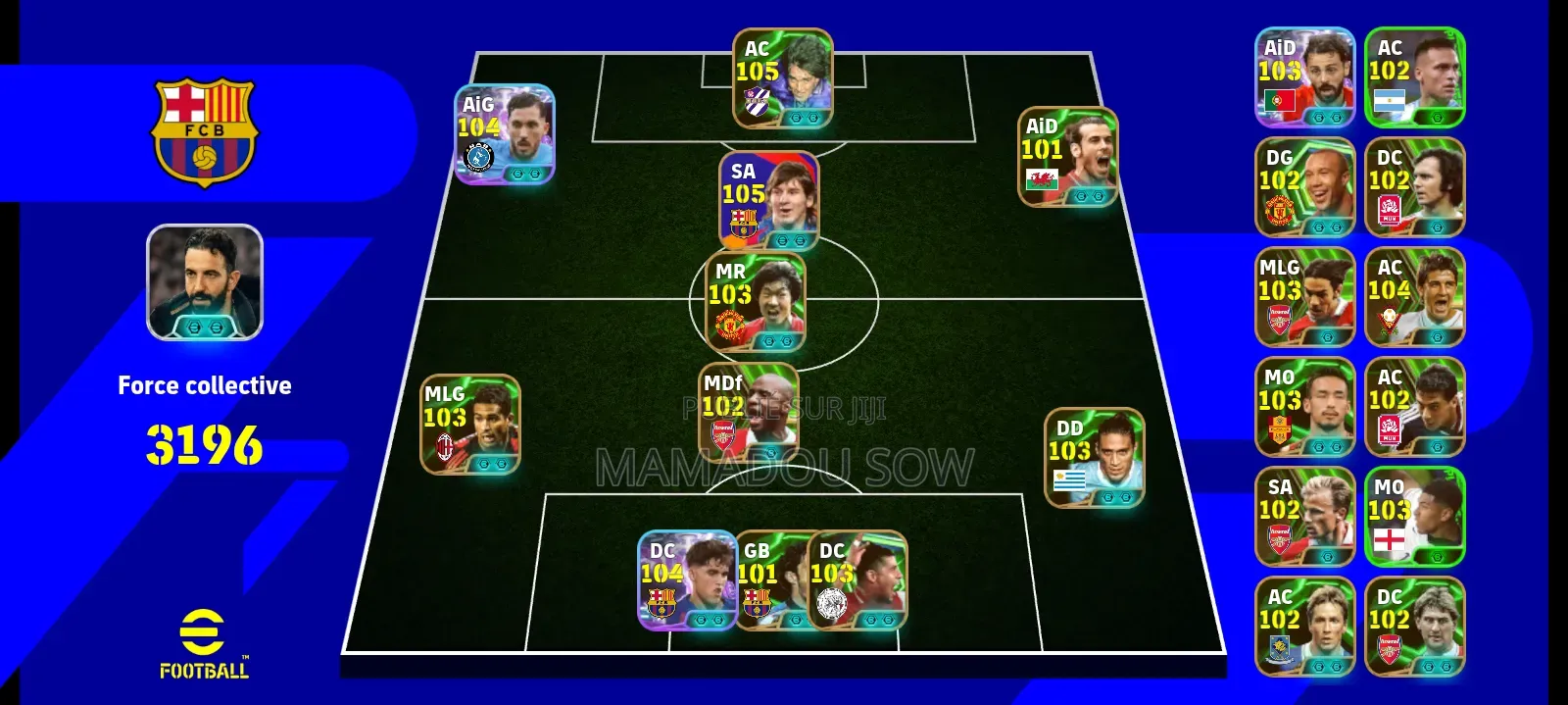Image resolution: width=1568 pixels, height=705 pixels.
Task: Select the DD 103 right back card
Action: 1095,458
